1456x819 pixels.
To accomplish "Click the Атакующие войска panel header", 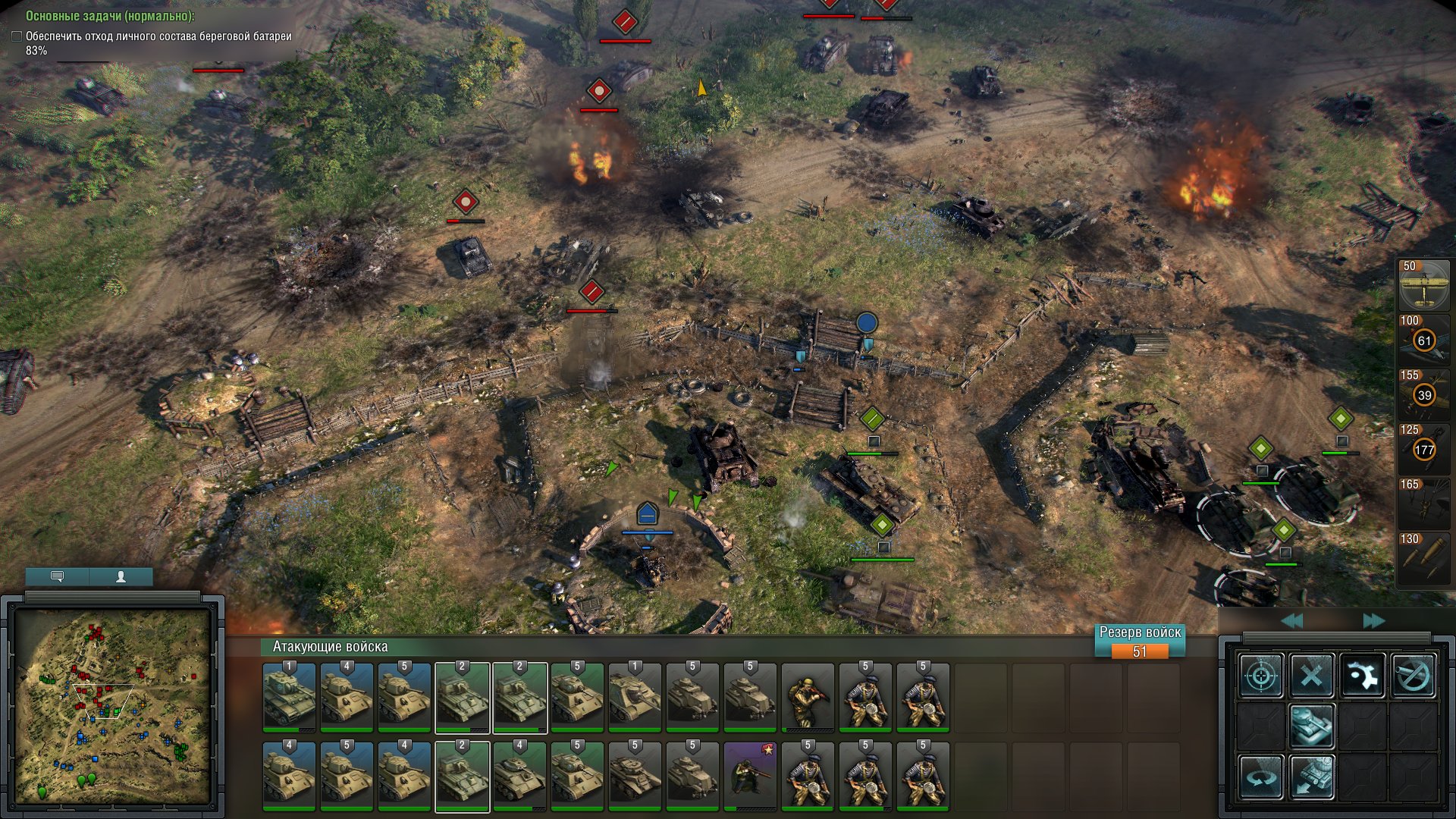I will click(x=330, y=647).
